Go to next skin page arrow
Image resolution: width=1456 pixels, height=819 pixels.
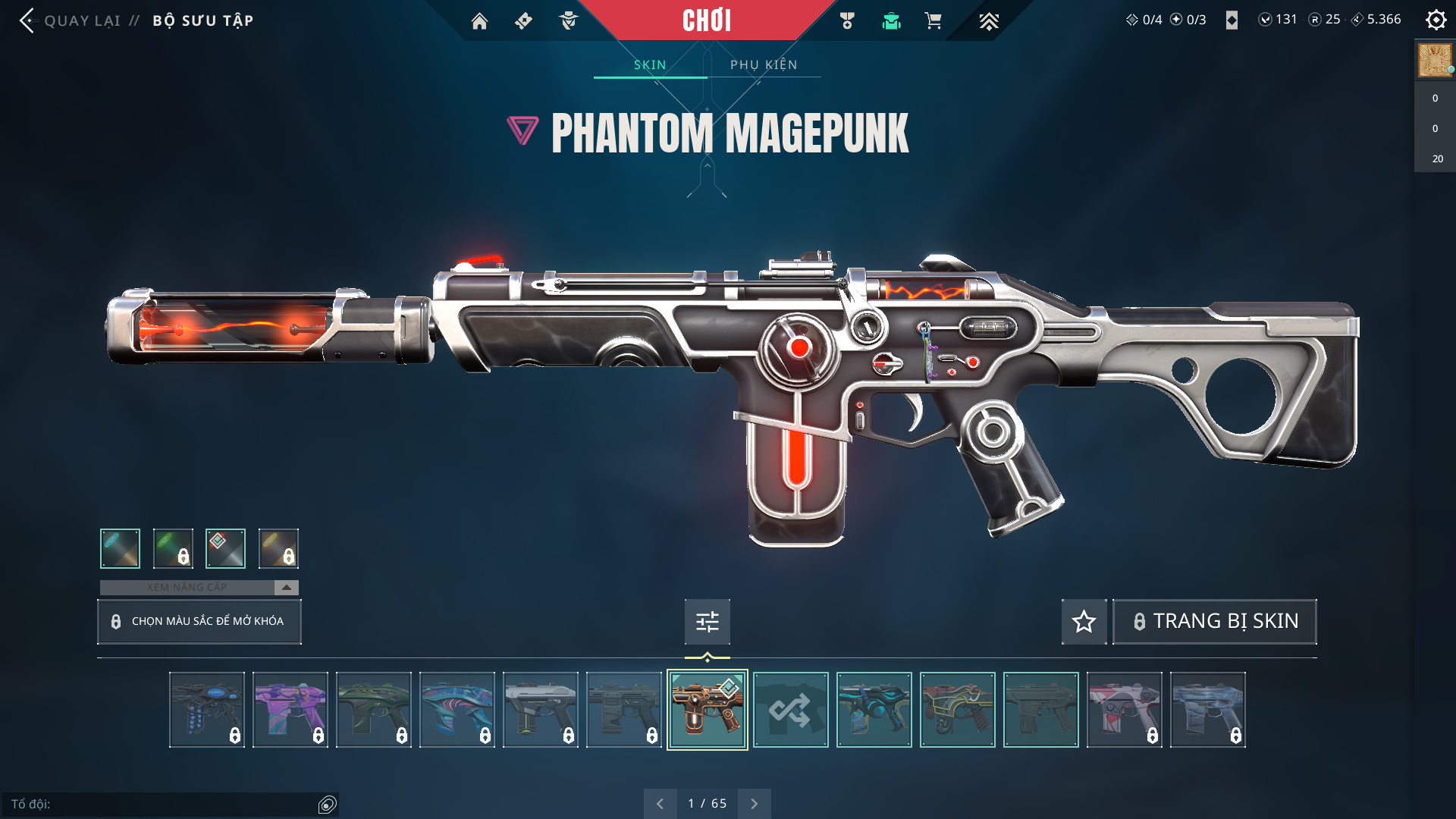[x=754, y=804]
